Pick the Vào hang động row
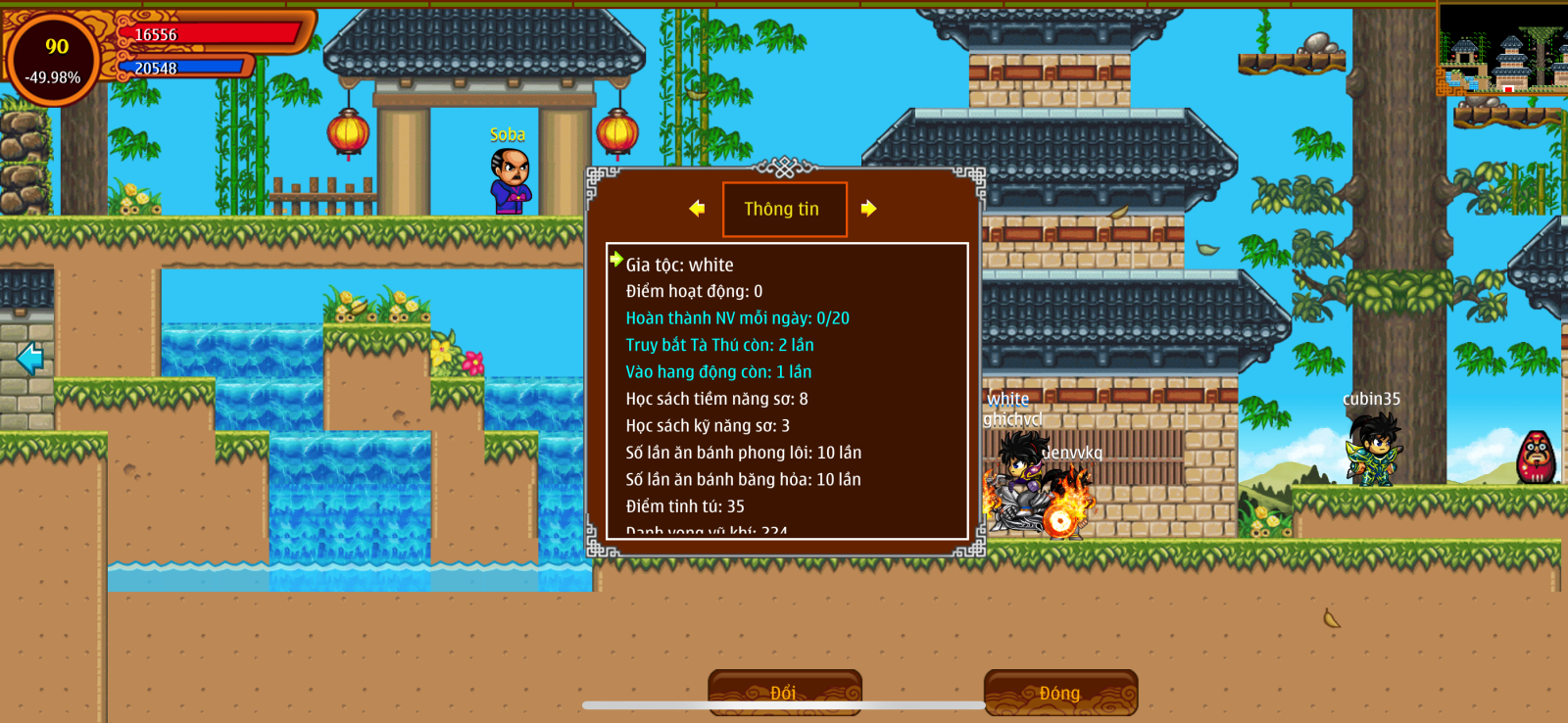 click(x=718, y=372)
